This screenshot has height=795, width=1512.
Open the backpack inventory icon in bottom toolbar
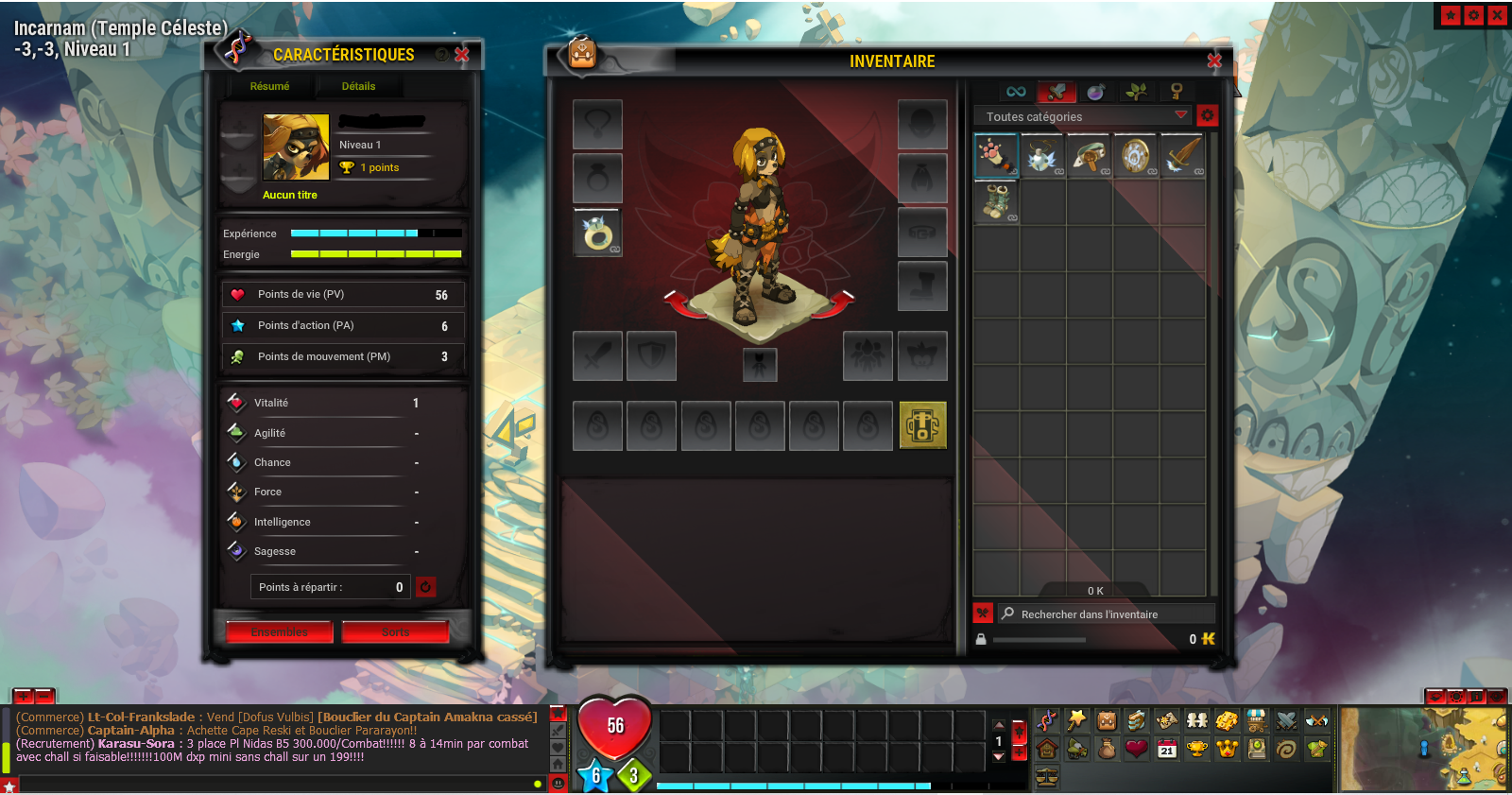pyautogui.click(x=1107, y=721)
